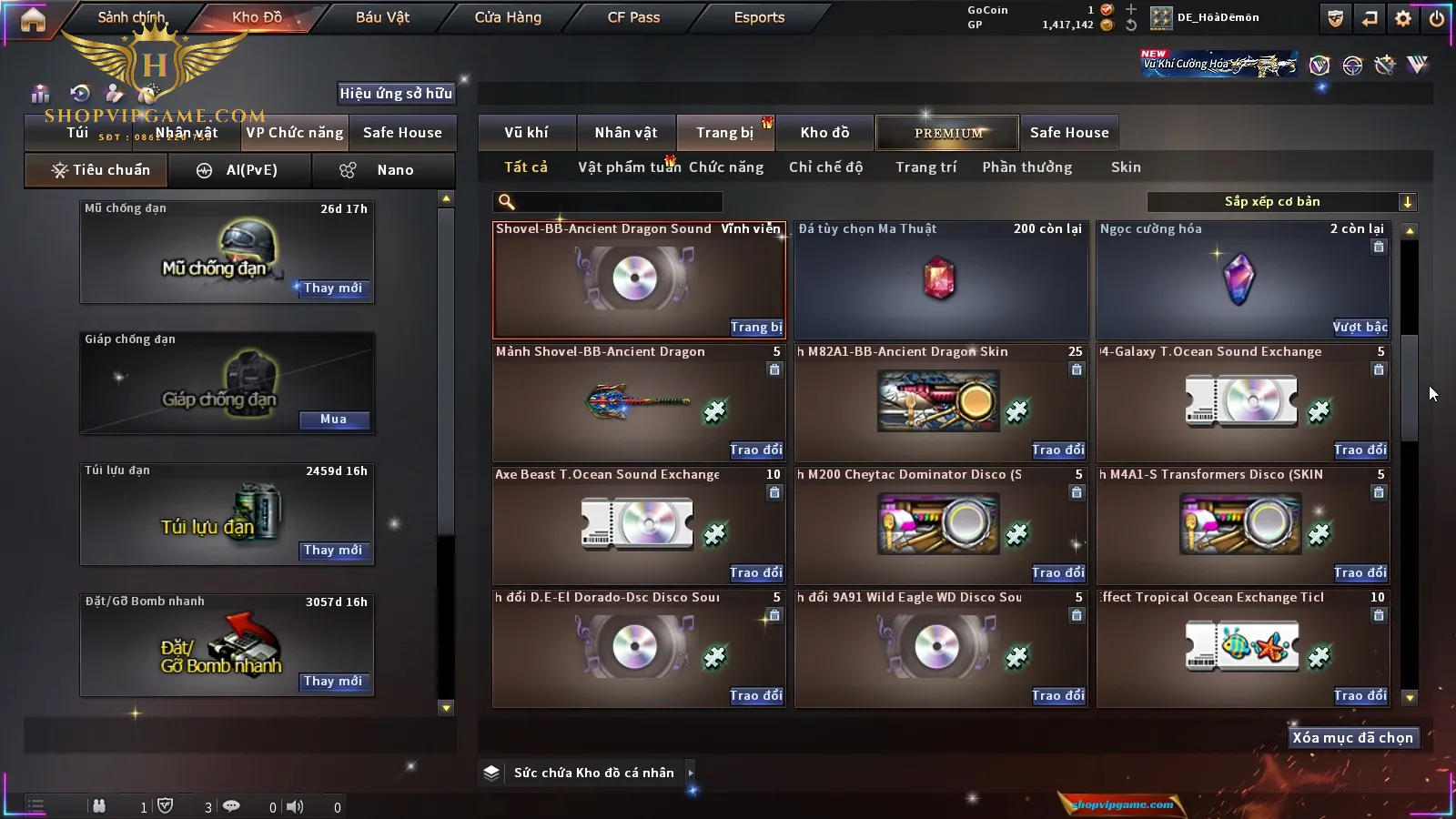
Task: Exchange the Mảnh Shovel-BB-Ancient Dragon item
Action: tap(755, 450)
